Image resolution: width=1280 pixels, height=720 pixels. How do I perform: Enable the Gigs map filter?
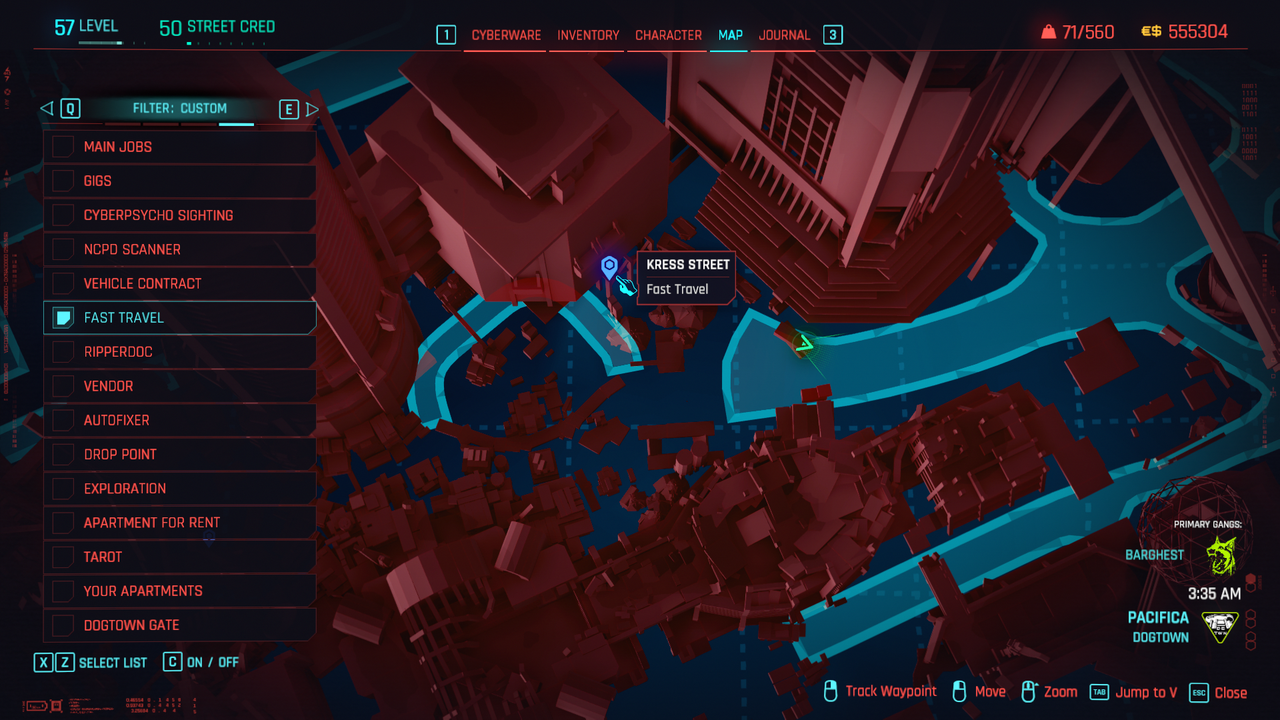[63, 181]
